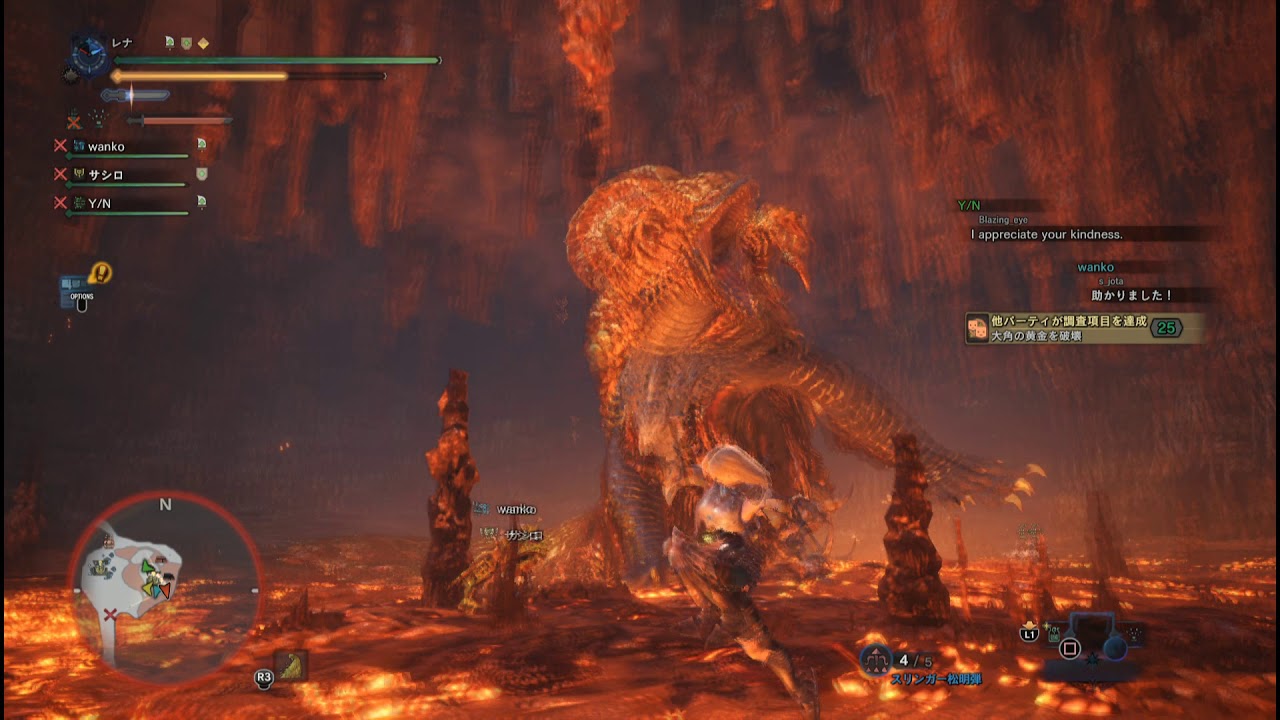Select party member wanko in the list
Screen dimensions: 1280x720
click(x=106, y=147)
